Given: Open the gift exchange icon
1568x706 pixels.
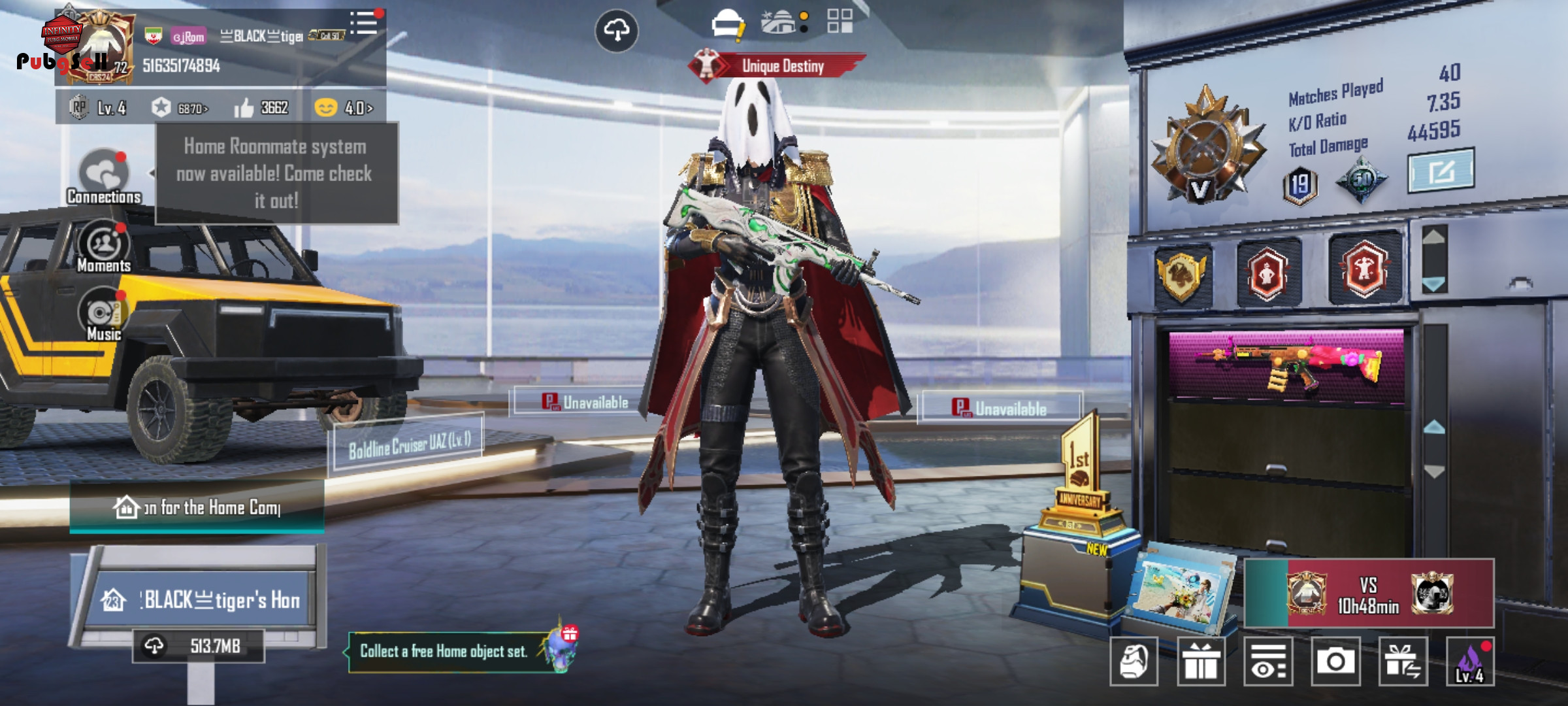Looking at the screenshot, I should tap(1403, 662).
